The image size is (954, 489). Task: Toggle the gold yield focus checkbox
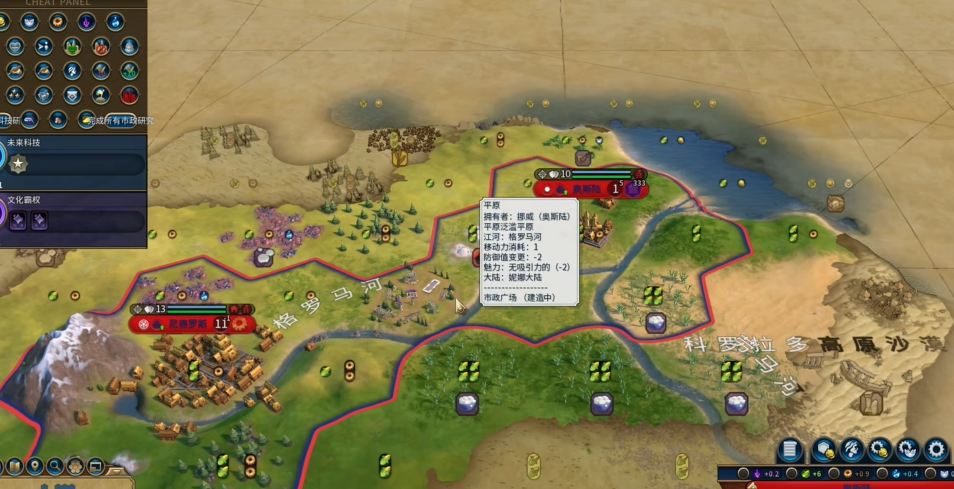point(833,473)
